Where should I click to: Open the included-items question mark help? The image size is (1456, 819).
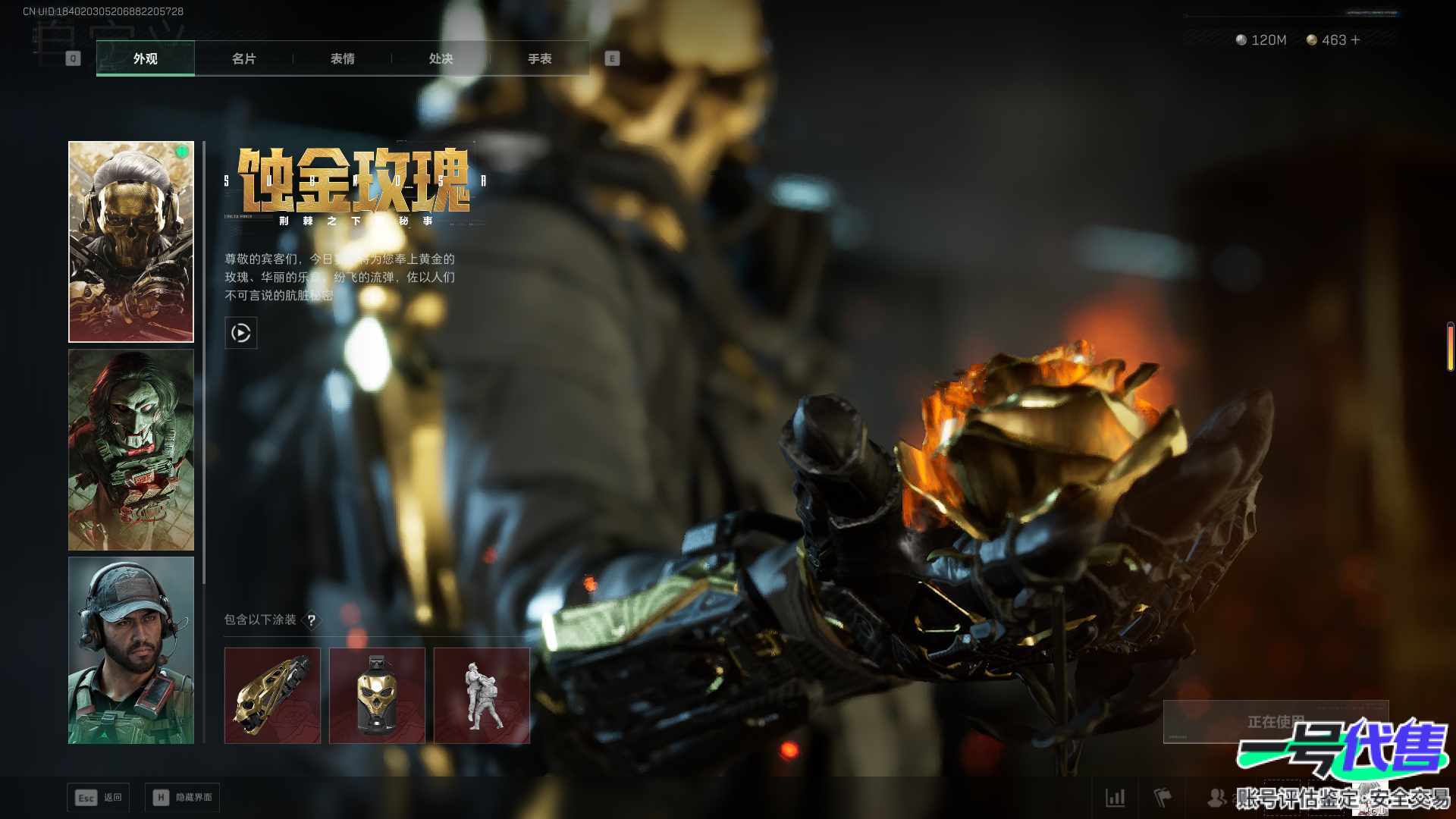coord(311,620)
